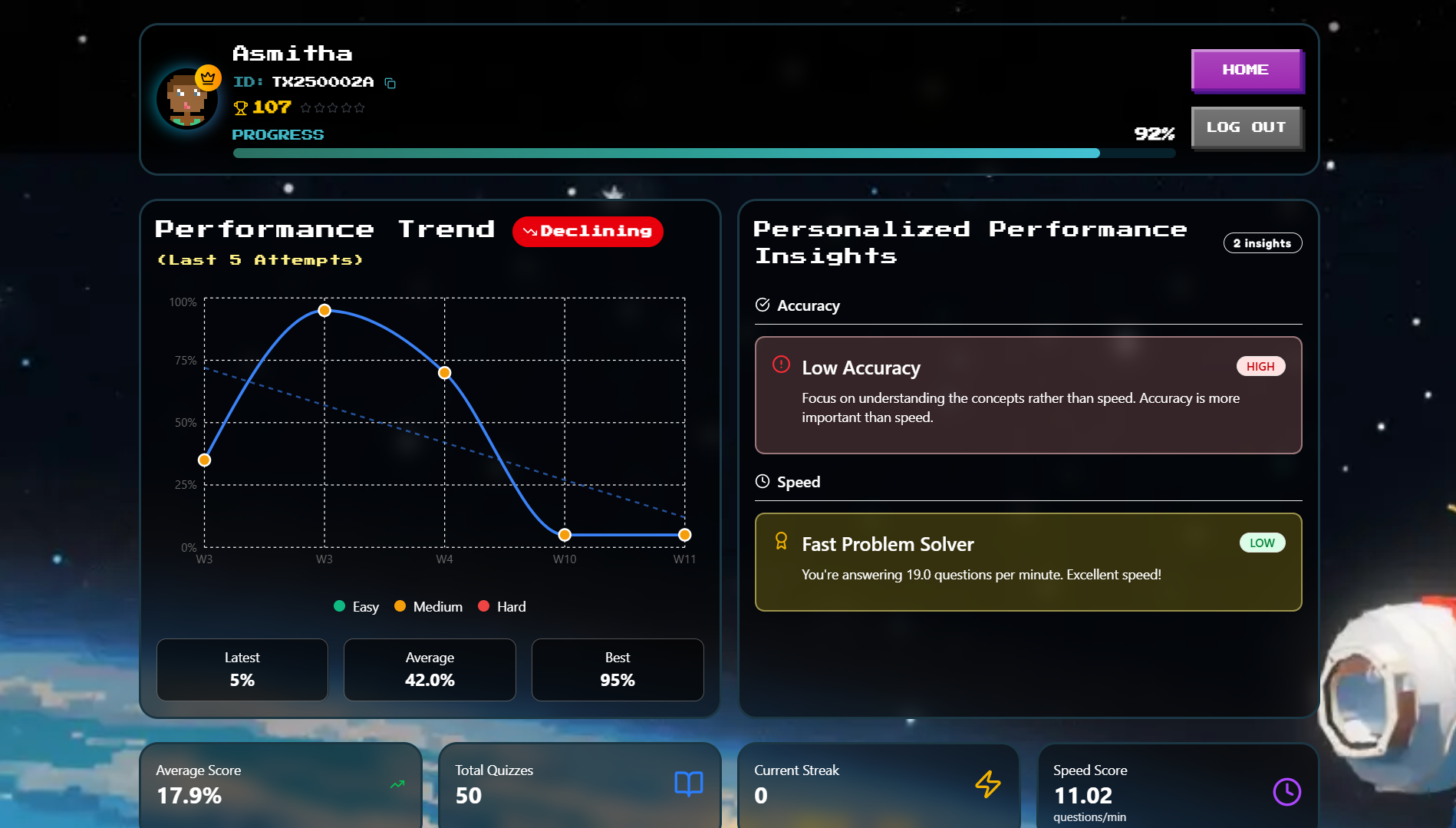Toggle the Easy legend entry
1456x828 pixels.
click(357, 607)
